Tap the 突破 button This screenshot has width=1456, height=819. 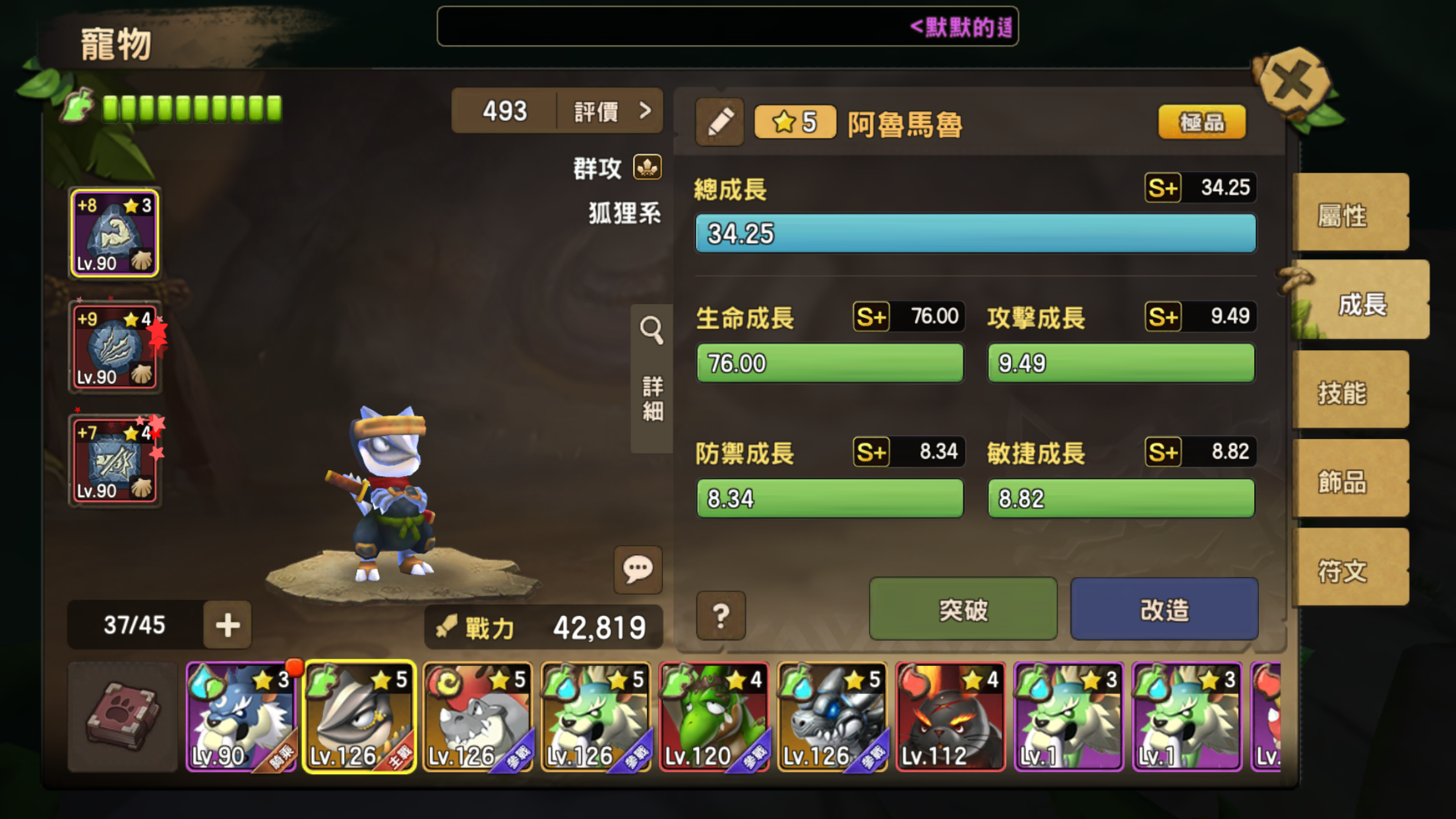[x=963, y=609]
